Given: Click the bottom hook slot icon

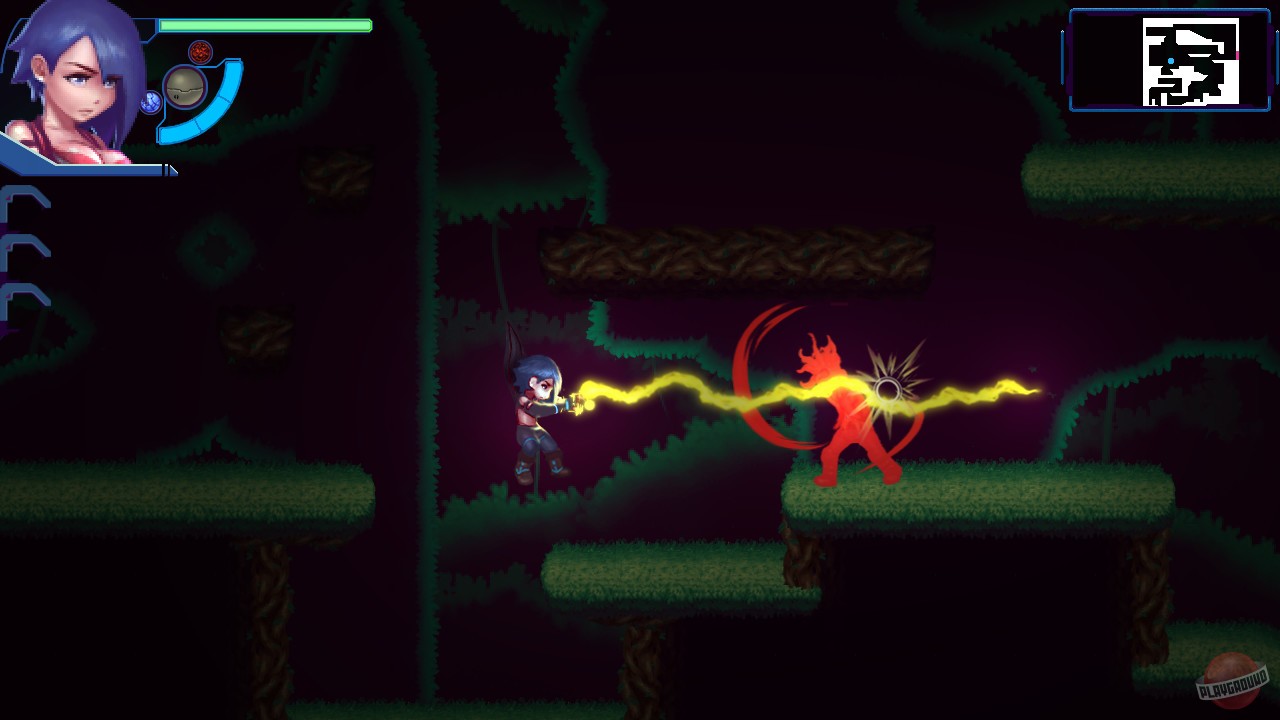Looking at the screenshot, I should point(24,303).
